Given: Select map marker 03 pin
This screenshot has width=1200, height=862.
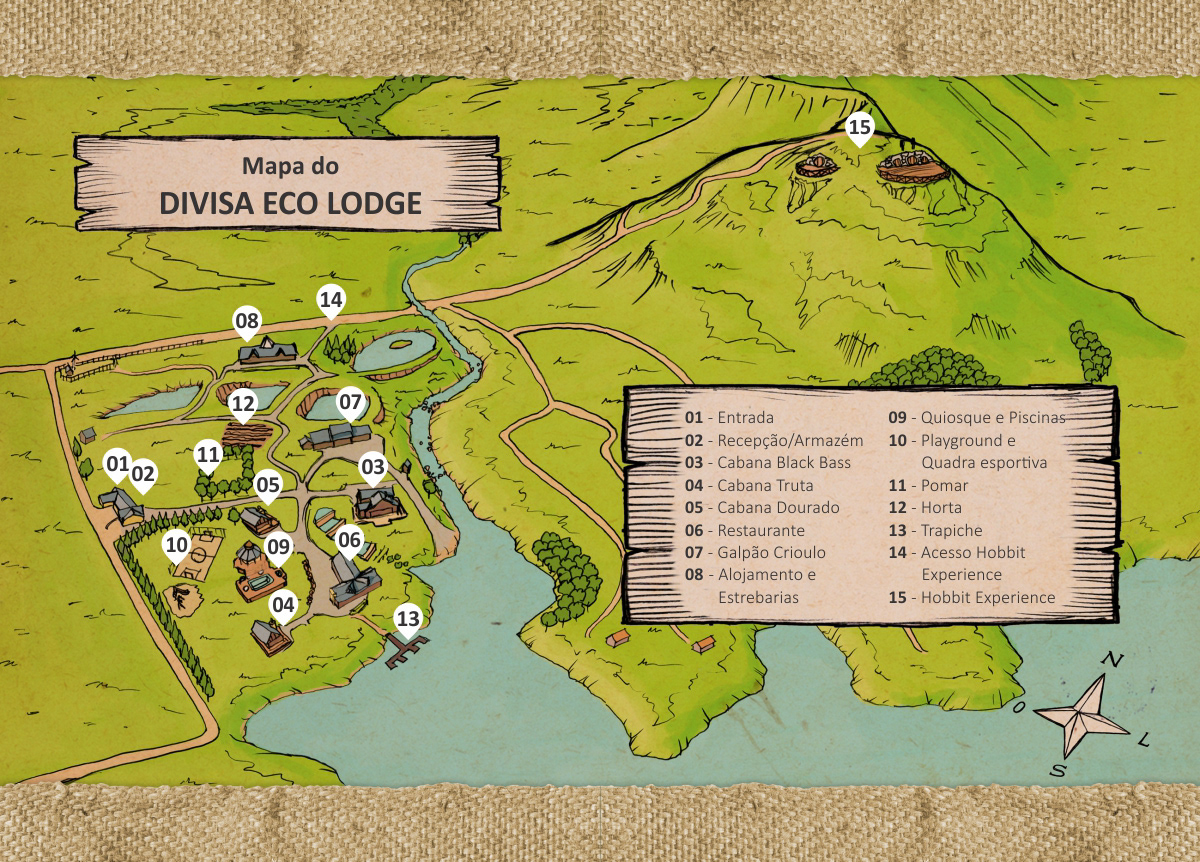Looking at the screenshot, I should tap(373, 467).
